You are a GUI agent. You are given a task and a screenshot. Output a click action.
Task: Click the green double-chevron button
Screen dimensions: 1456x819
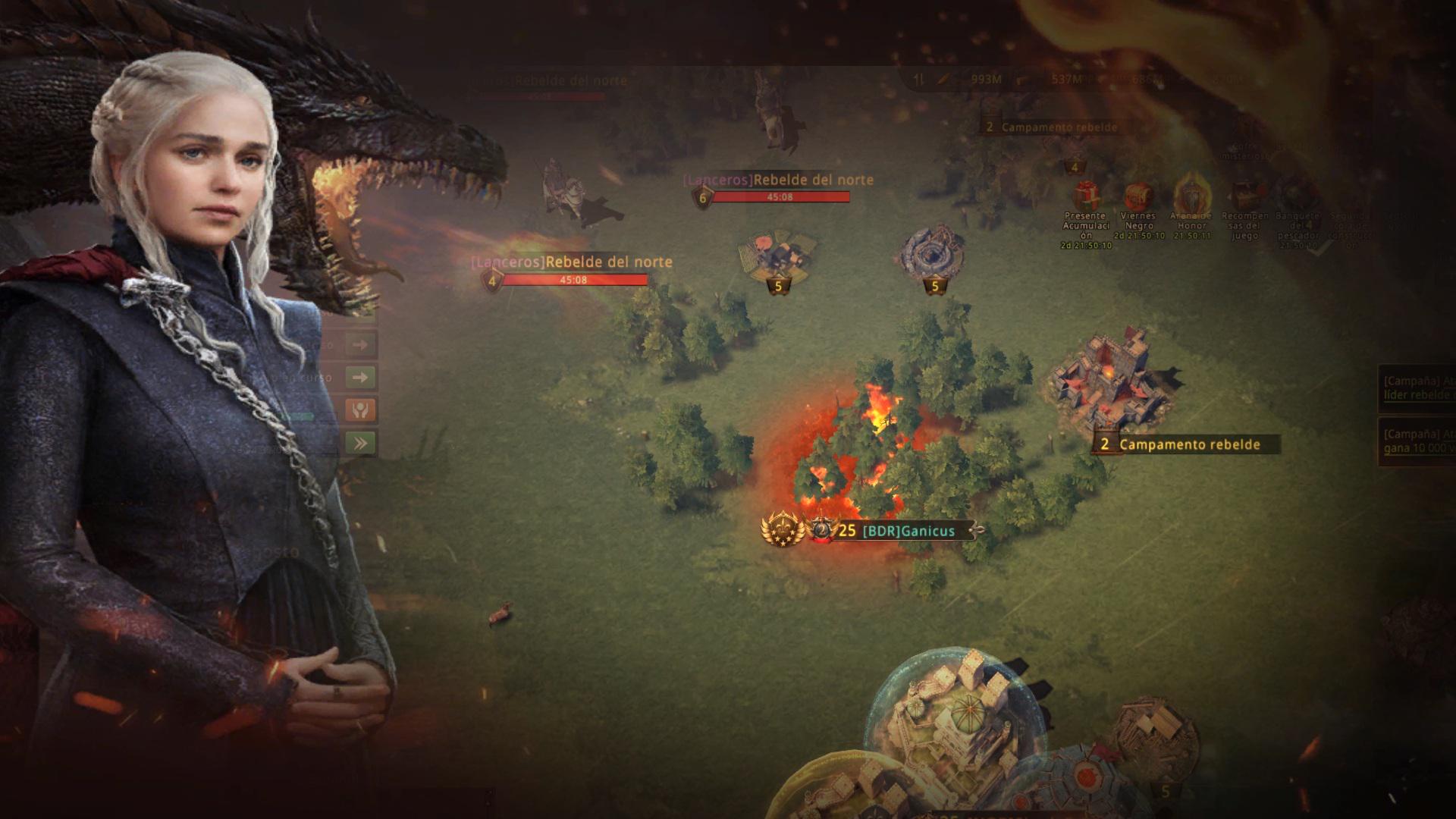(x=360, y=443)
